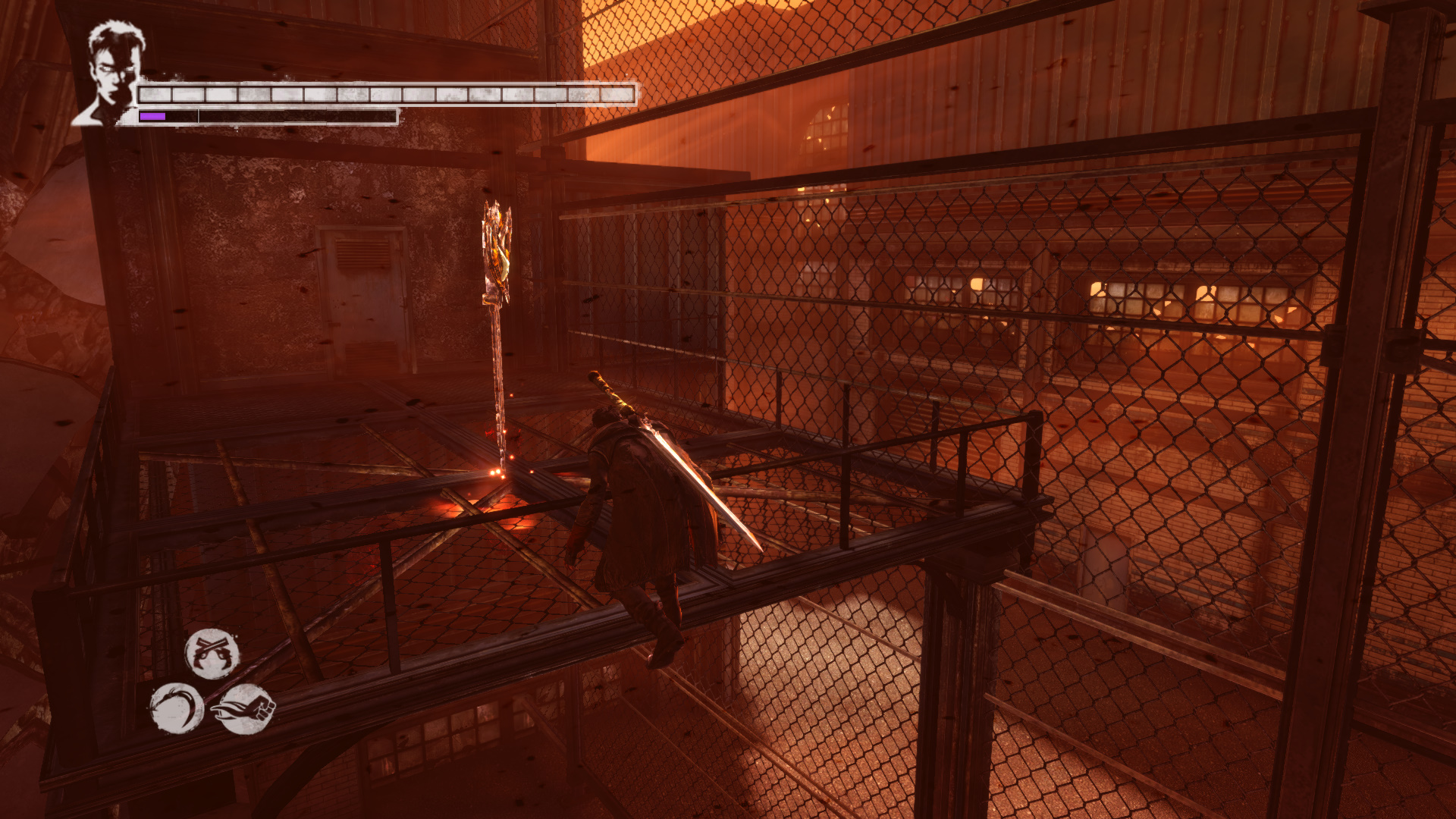
Task: Activate the flaming fist weapon icon
Action: click(244, 709)
